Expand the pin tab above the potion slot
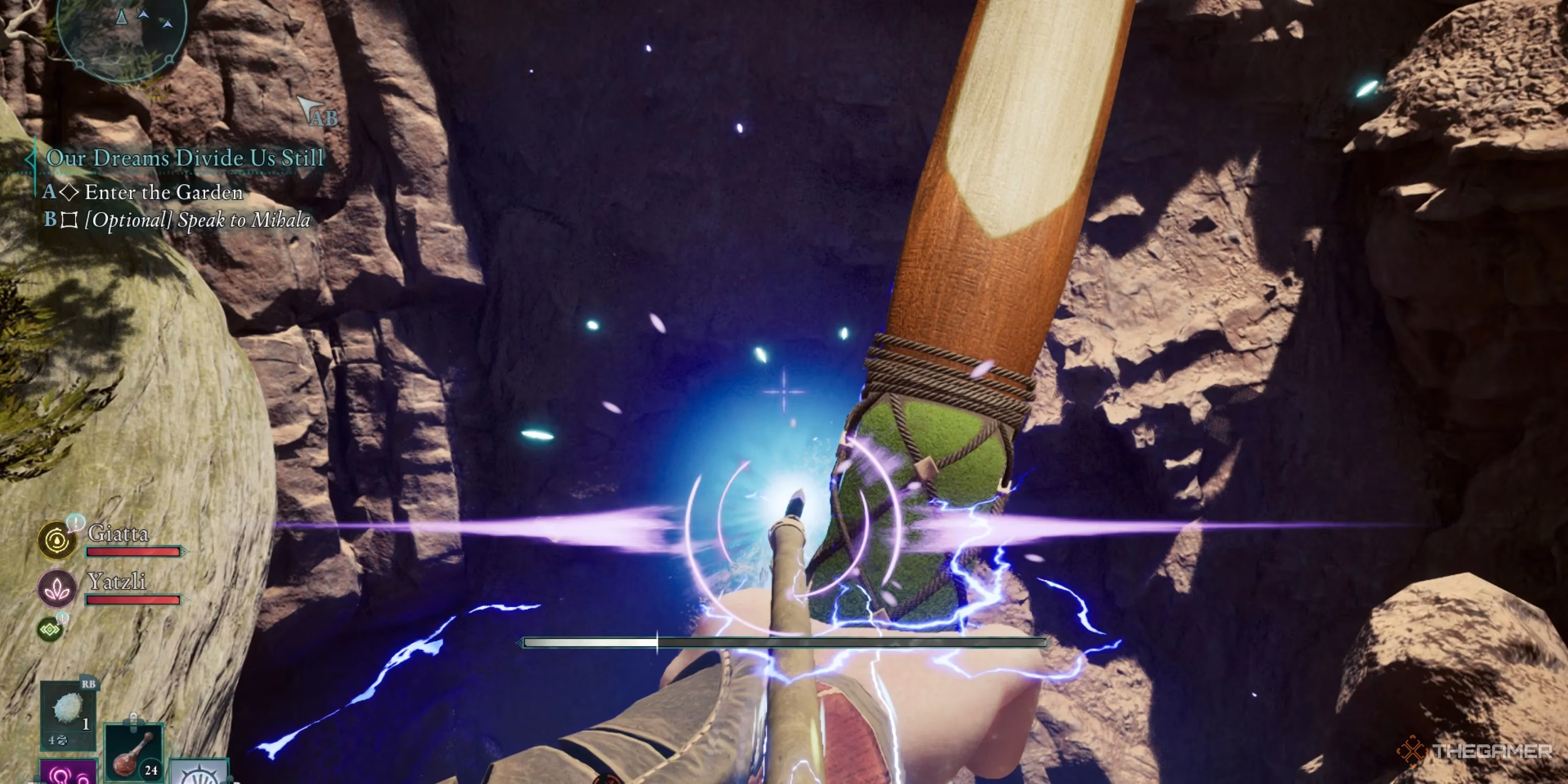This screenshot has height=784, width=1568. 134,718
